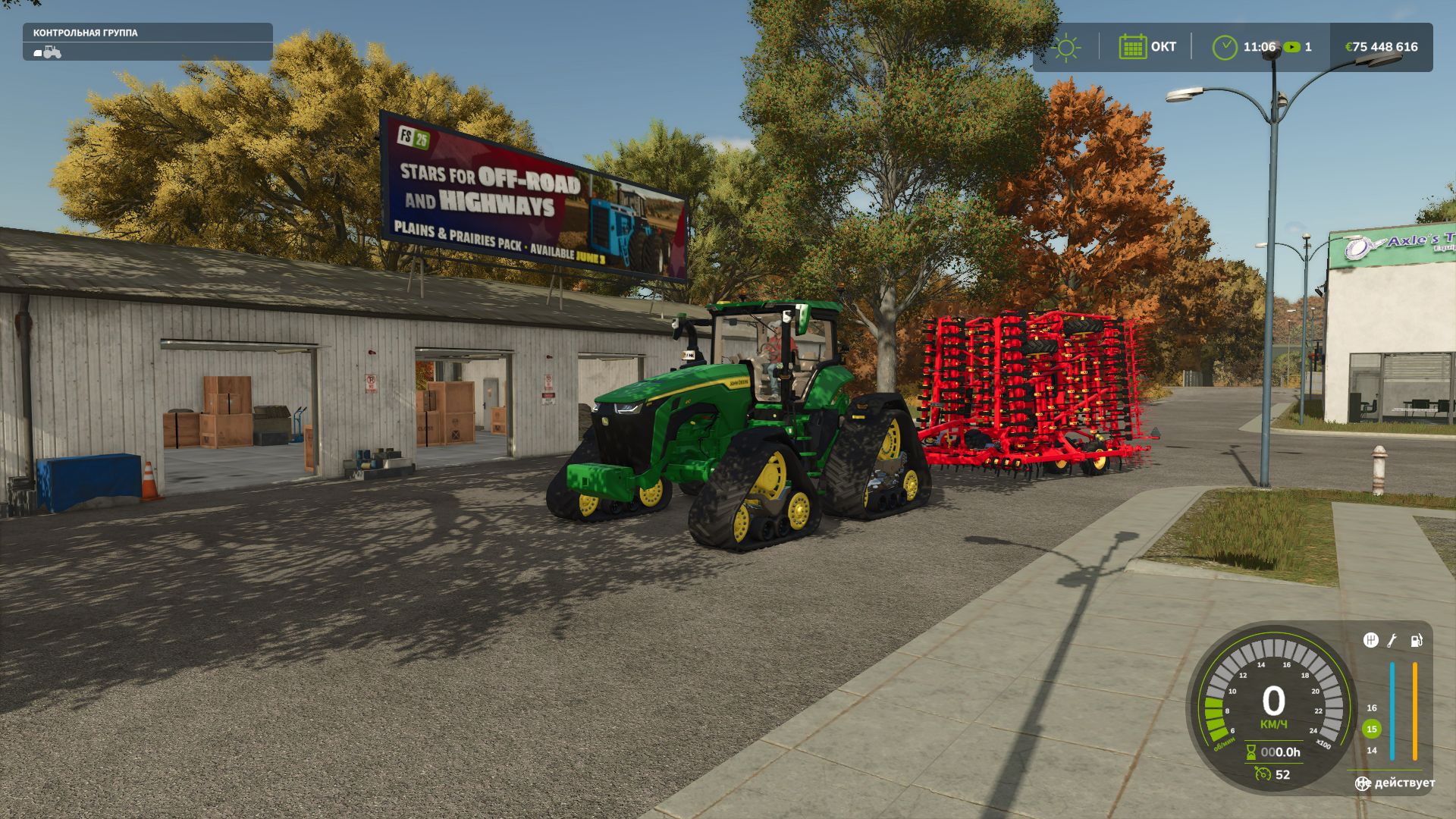
Task: Open the calendar icon next to ОКТ
Action: coord(1132,47)
